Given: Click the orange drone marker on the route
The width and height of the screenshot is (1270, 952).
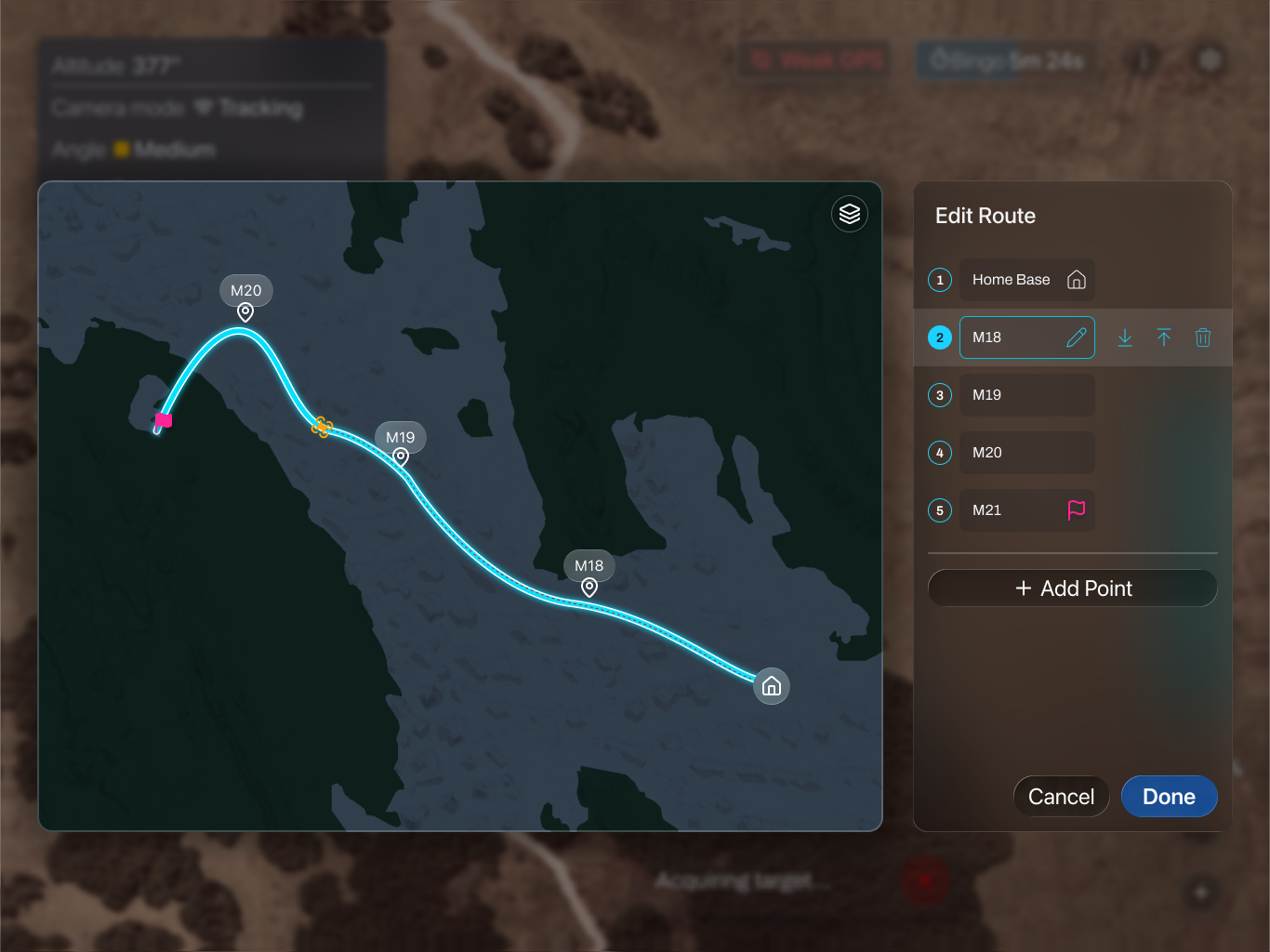Looking at the screenshot, I should coord(322,427).
